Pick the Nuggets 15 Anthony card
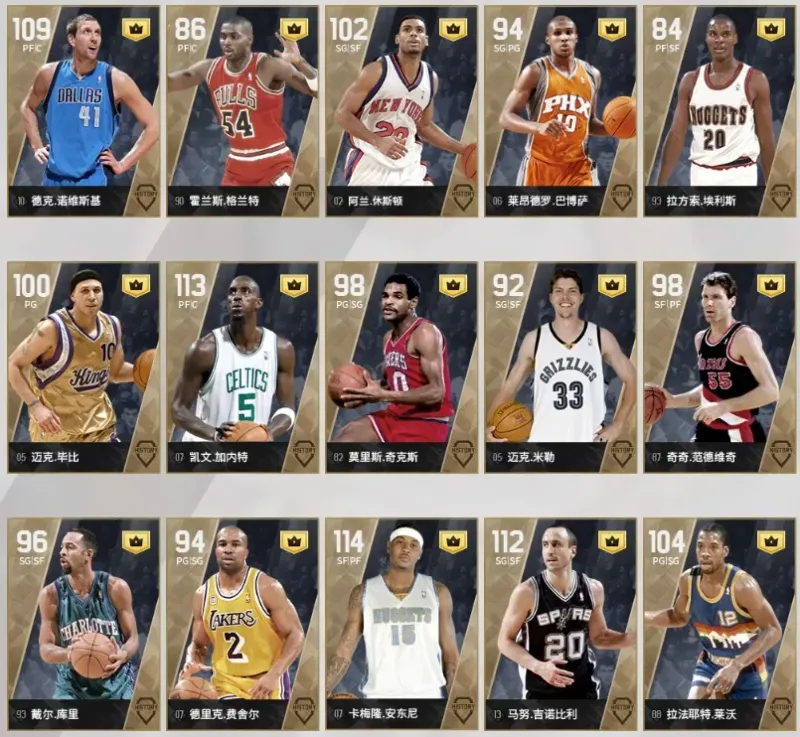 click(401, 622)
